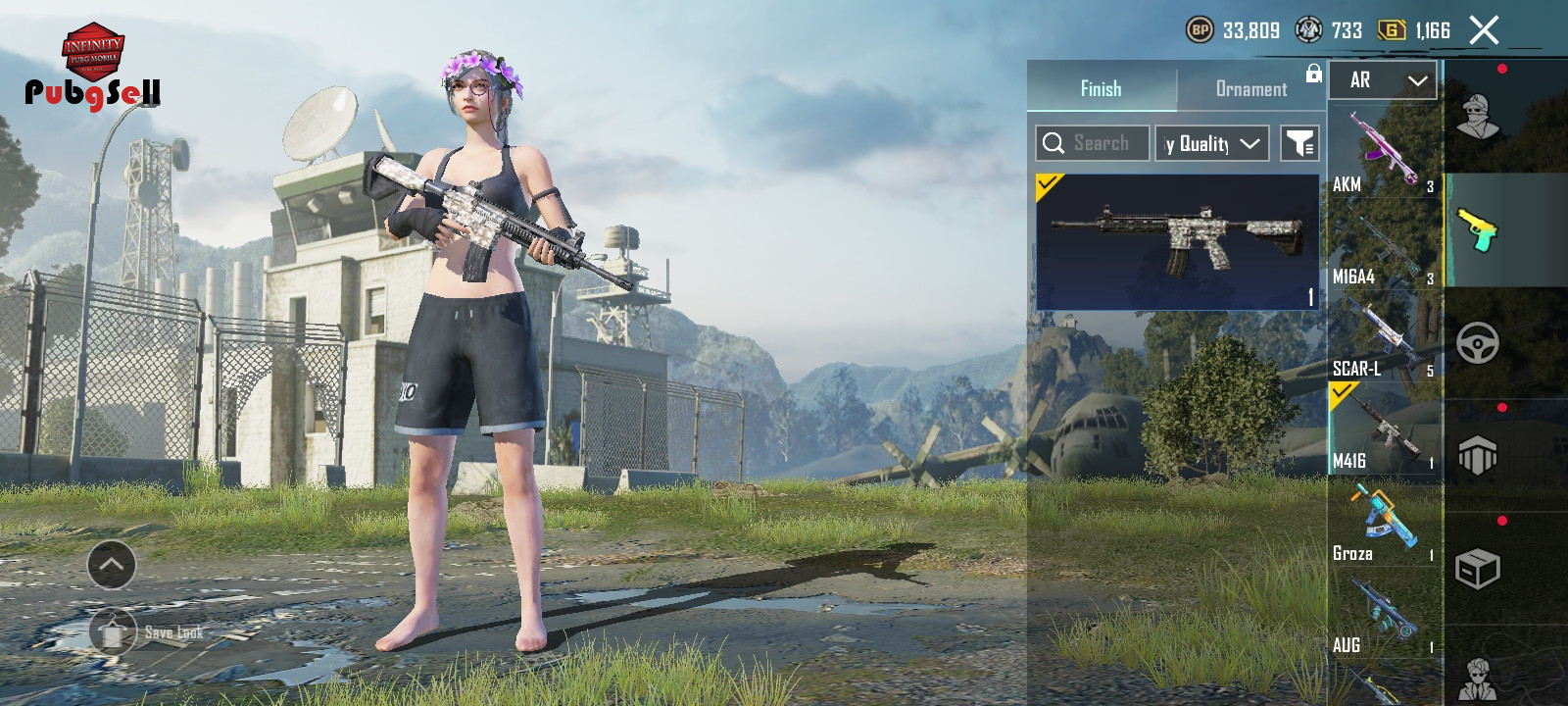Select the yellow pistol weapons category

click(x=1478, y=229)
